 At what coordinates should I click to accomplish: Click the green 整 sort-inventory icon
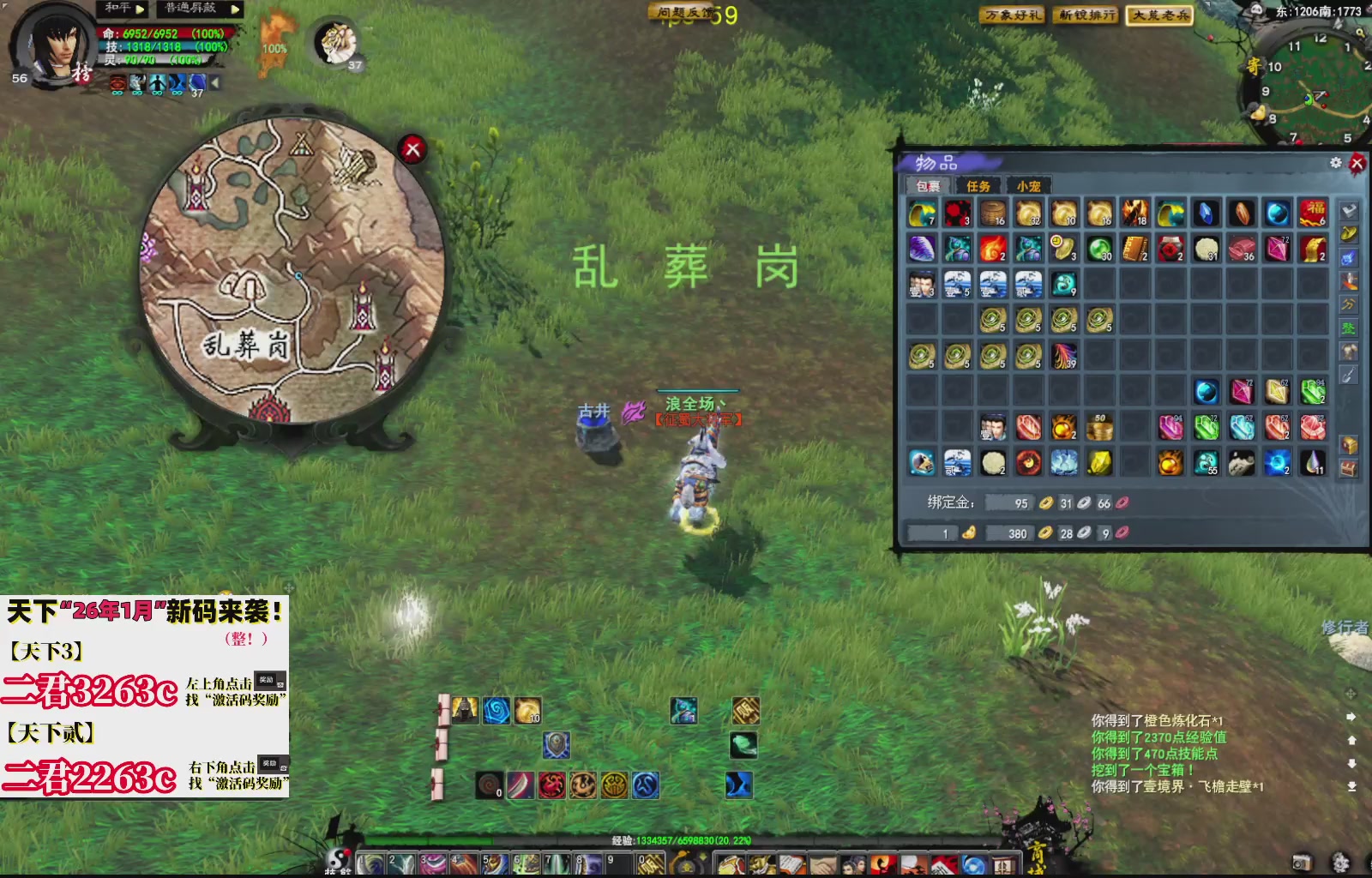click(1349, 328)
